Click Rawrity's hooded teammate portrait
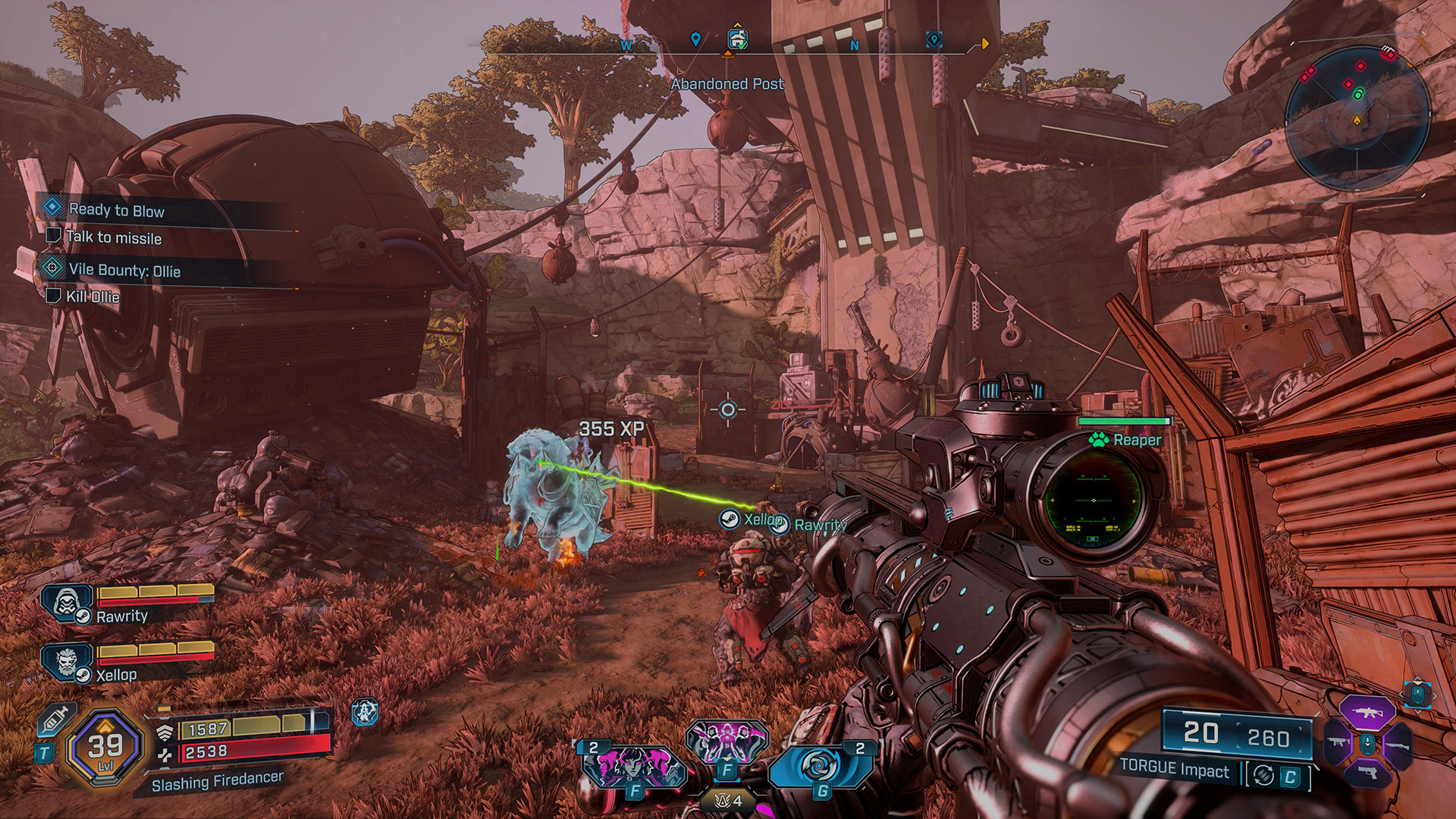This screenshot has height=819, width=1456. coord(67,604)
